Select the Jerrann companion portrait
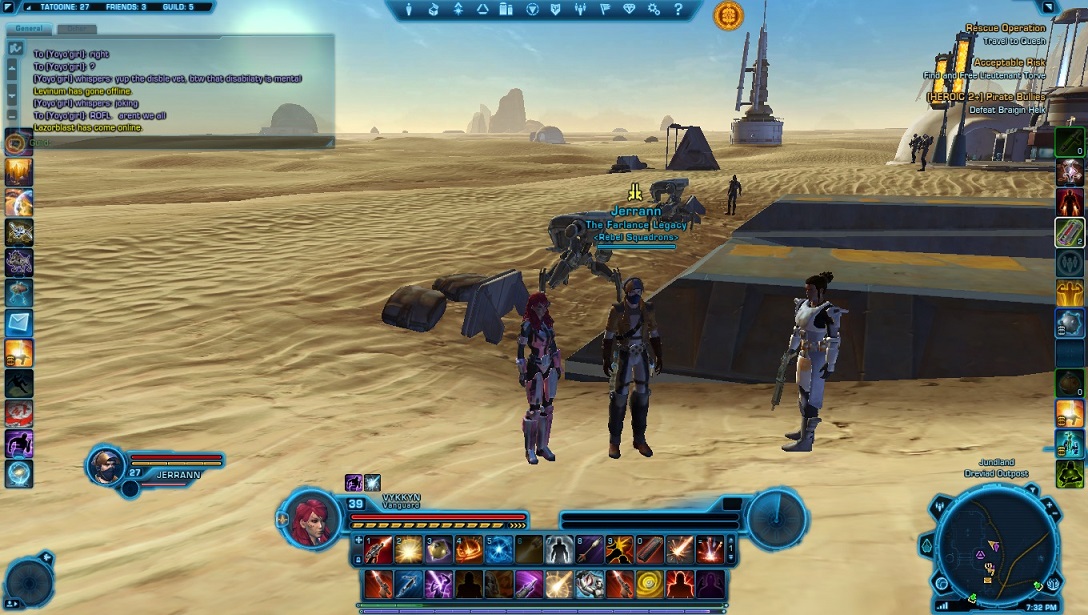 click(x=105, y=465)
